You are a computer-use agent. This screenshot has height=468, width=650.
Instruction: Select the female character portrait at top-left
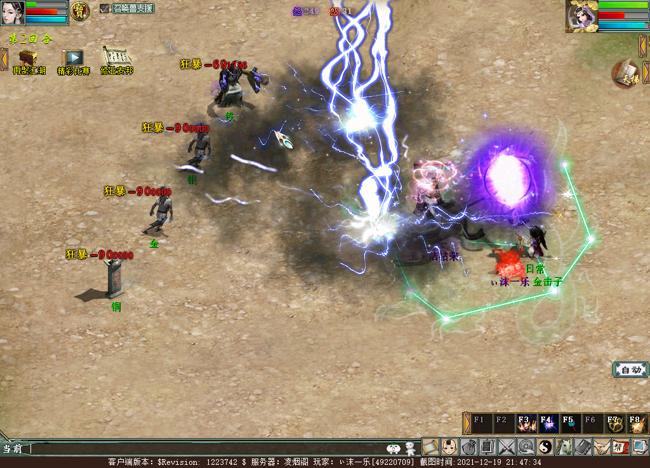coord(12,13)
